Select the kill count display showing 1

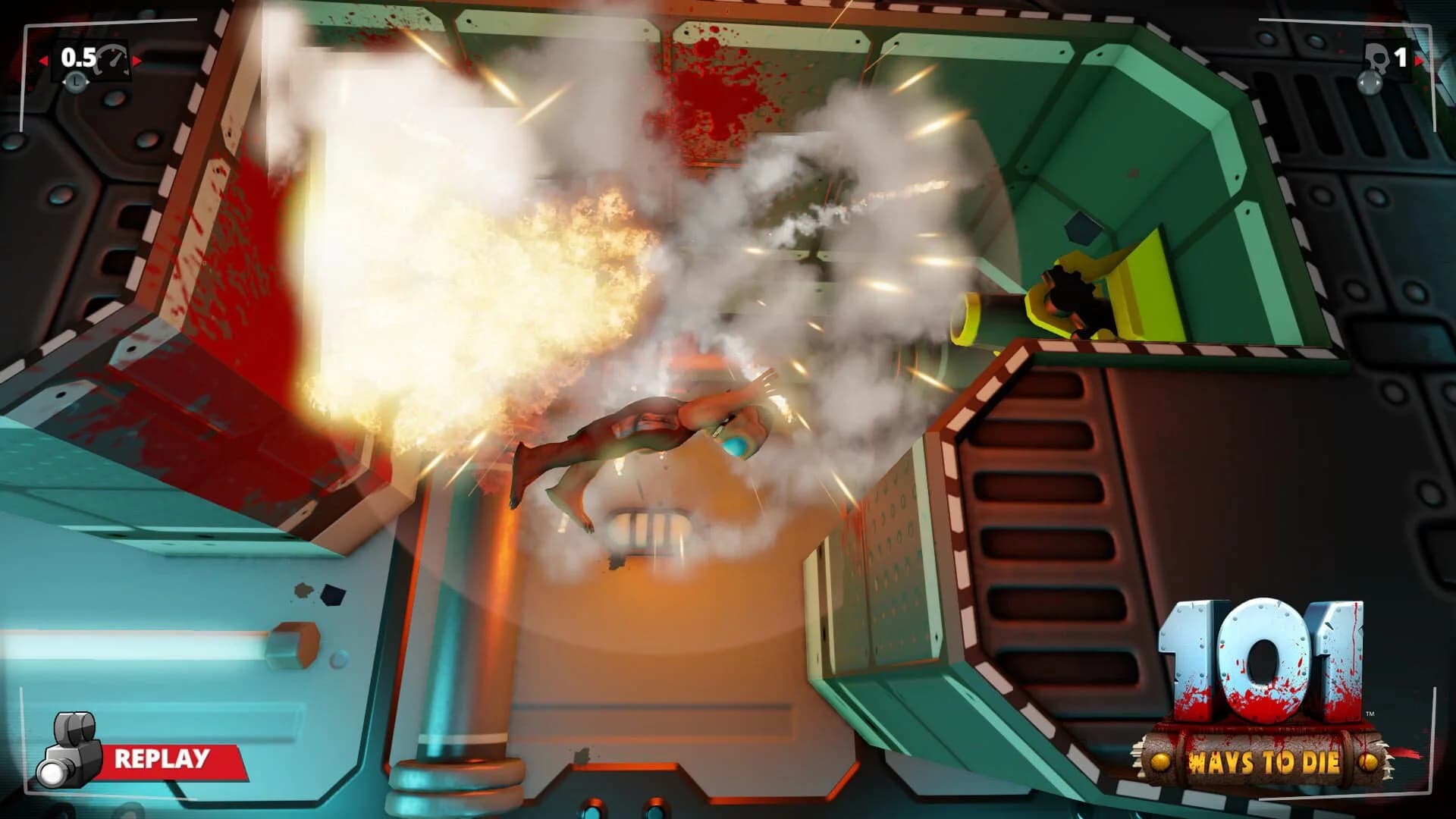tap(1401, 57)
